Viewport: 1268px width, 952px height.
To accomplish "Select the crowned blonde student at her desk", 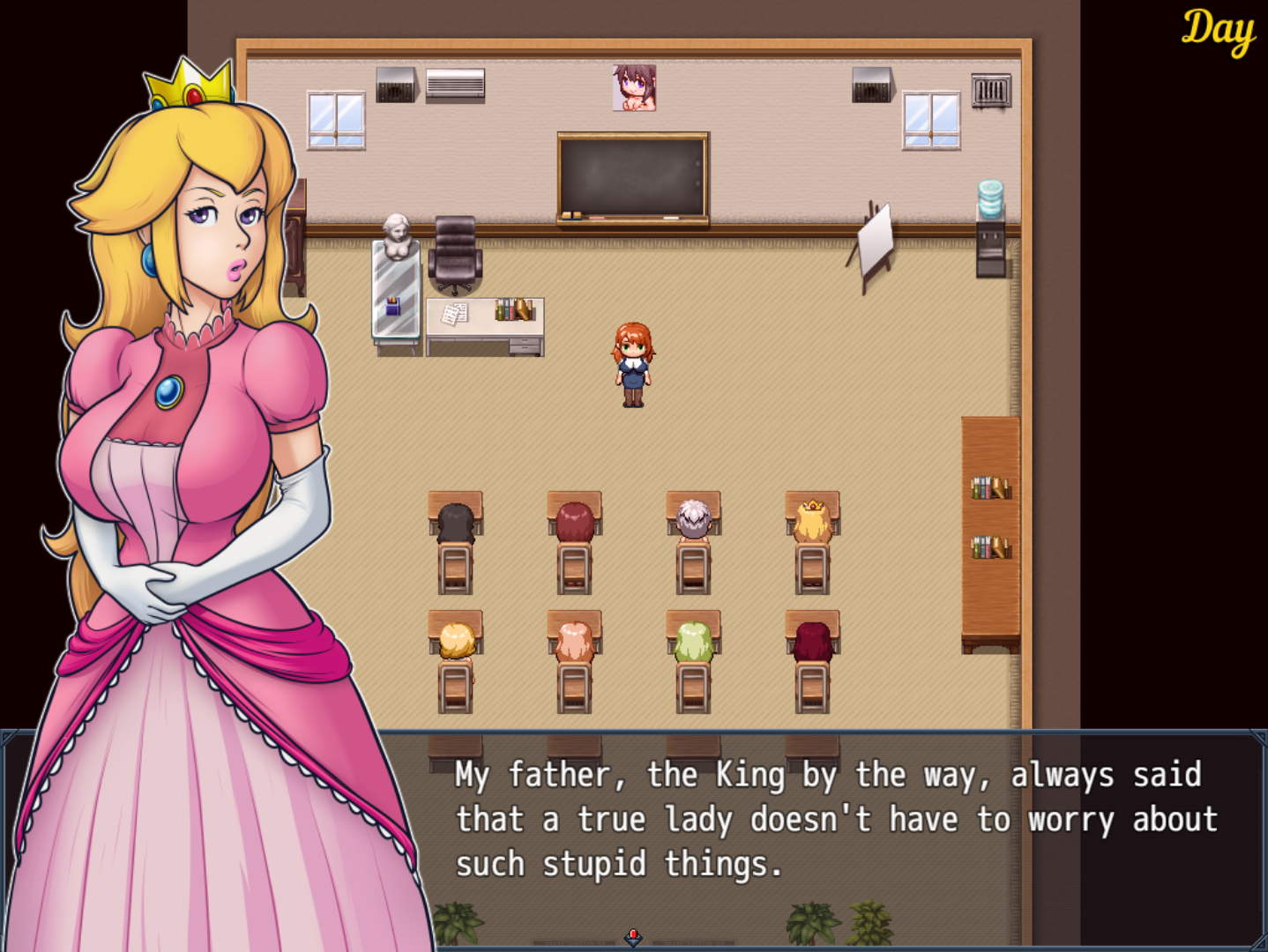I will pos(811,520).
